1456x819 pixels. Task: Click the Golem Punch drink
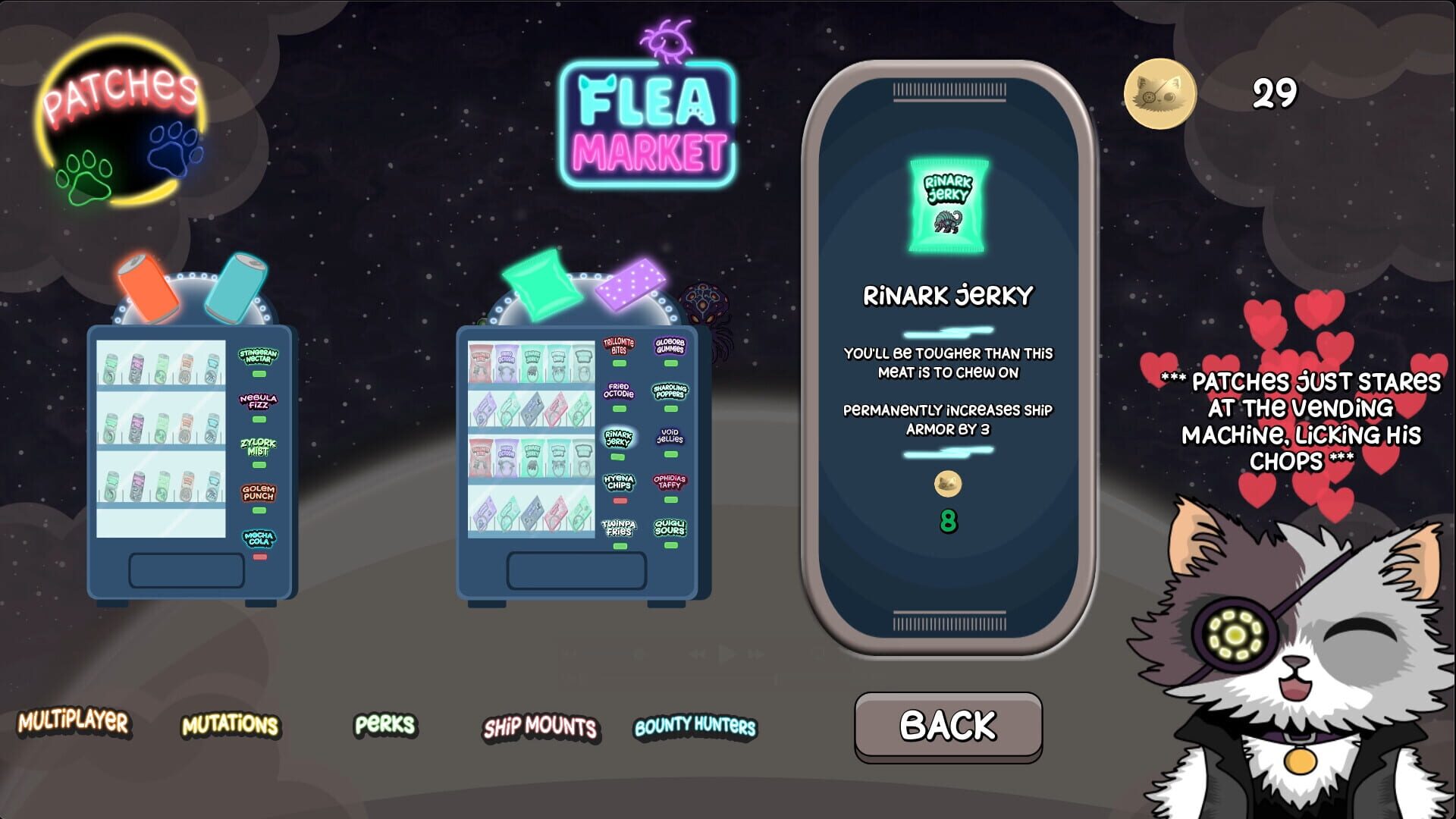coord(257,494)
